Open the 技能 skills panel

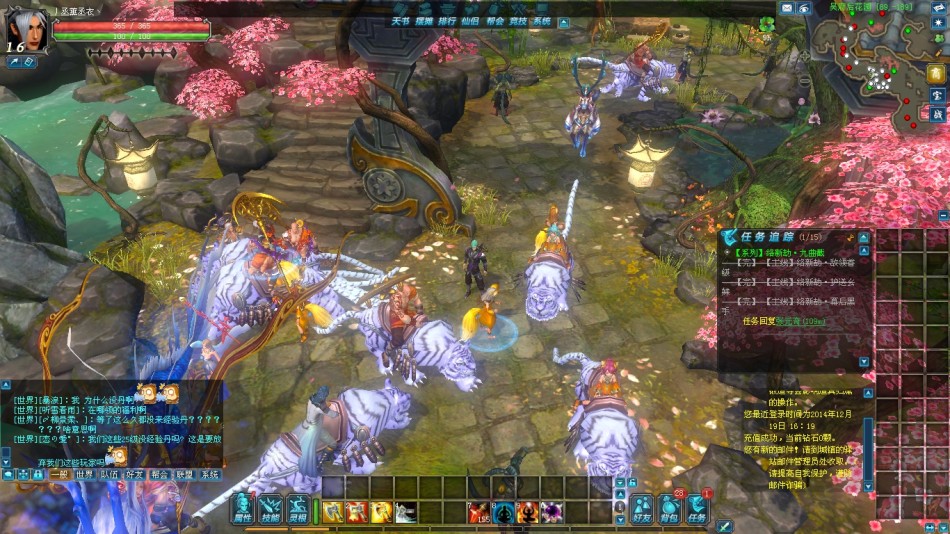click(271, 510)
